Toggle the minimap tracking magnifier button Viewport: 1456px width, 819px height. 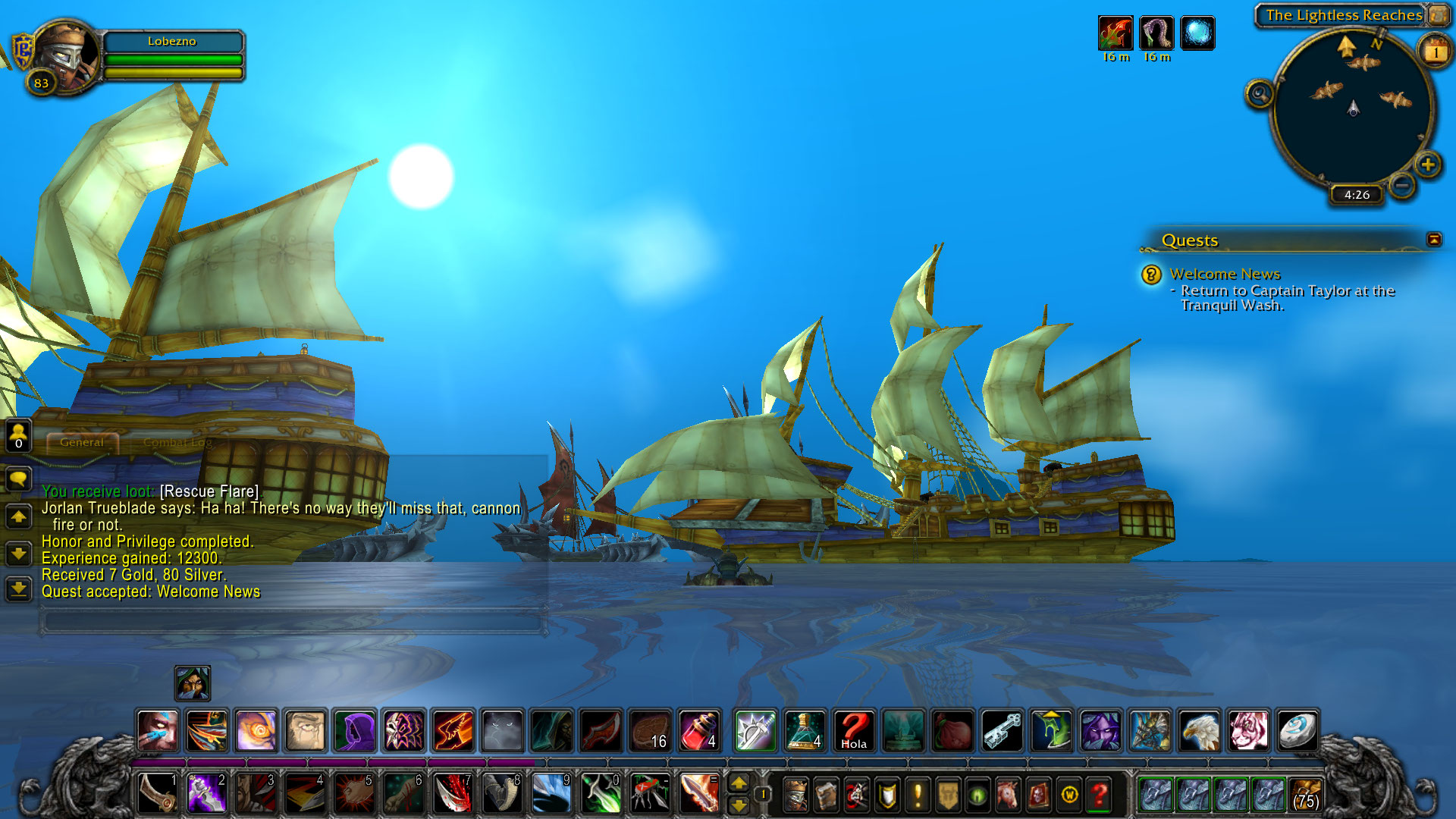pyautogui.click(x=1260, y=94)
